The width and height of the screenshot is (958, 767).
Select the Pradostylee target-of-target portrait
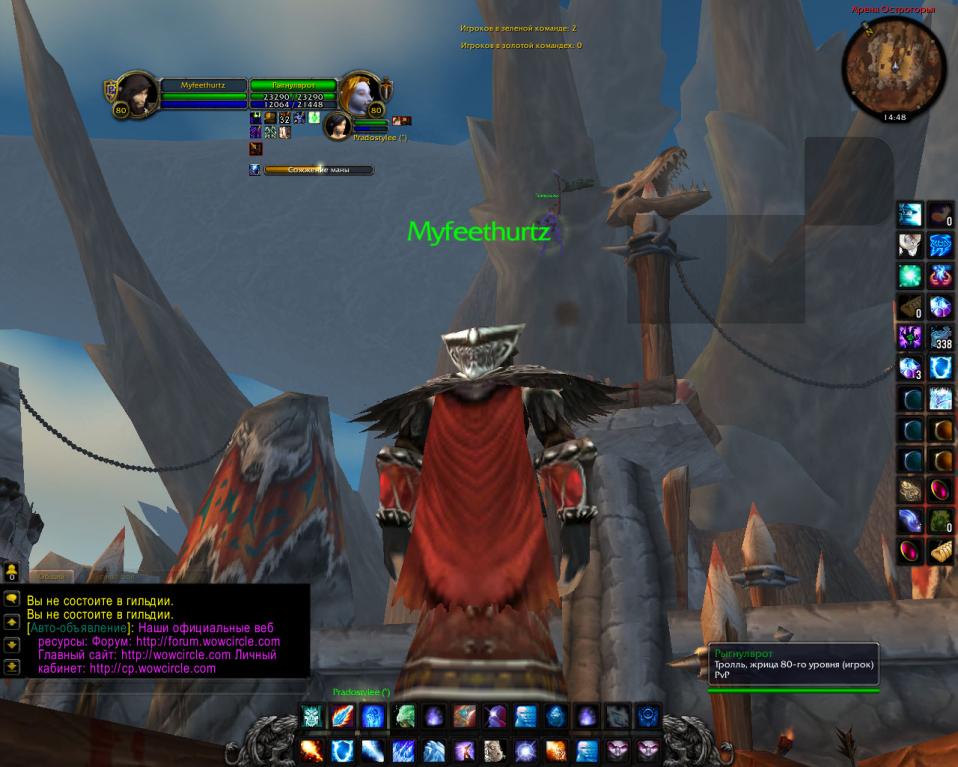[337, 125]
